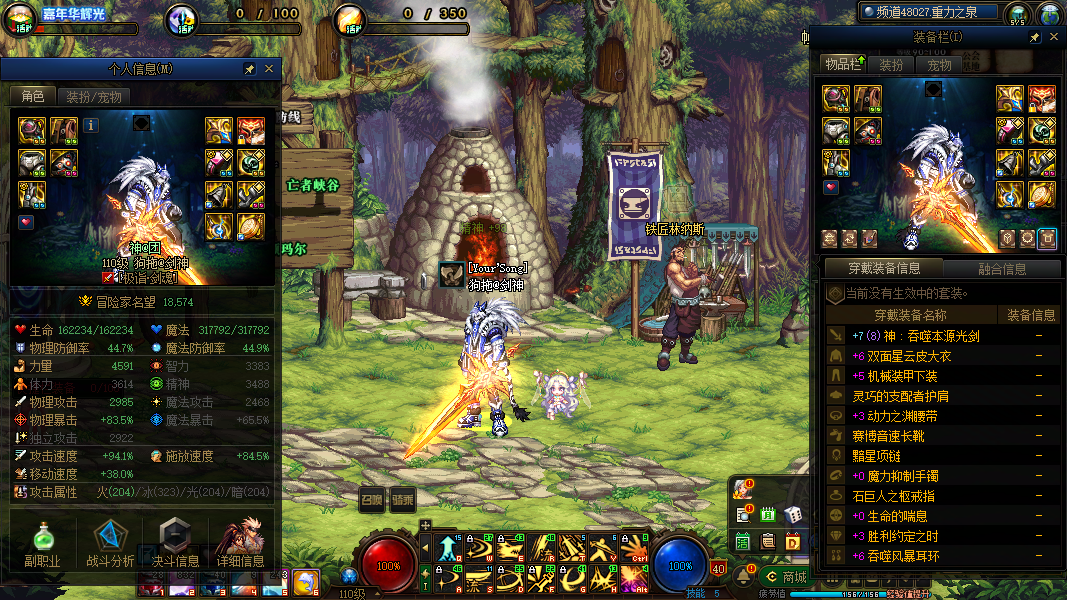Pin the equipment panel in place
This screenshot has width=1067, height=600.
[1033, 37]
